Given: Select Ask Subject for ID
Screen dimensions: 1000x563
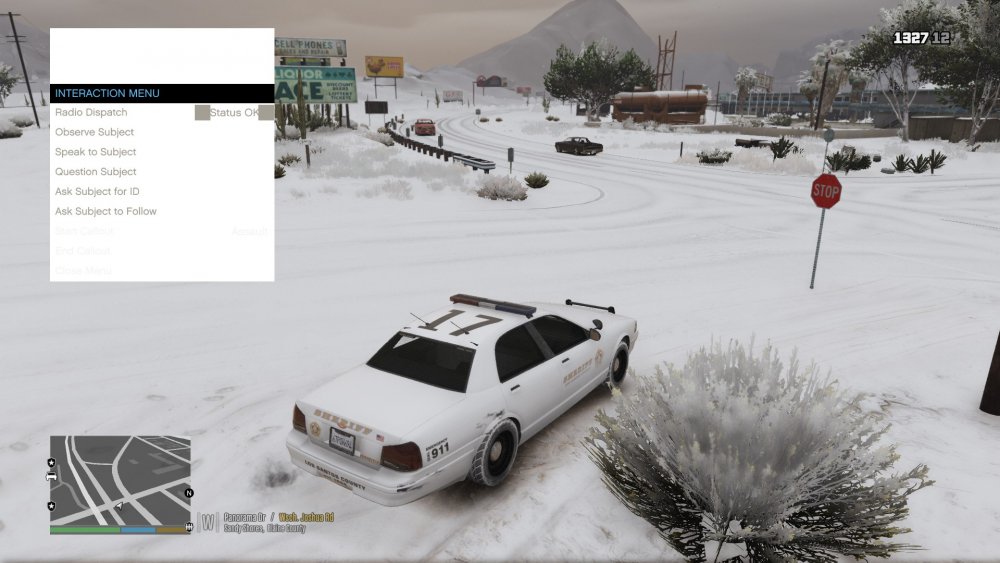Looking at the screenshot, I should coord(97,191).
